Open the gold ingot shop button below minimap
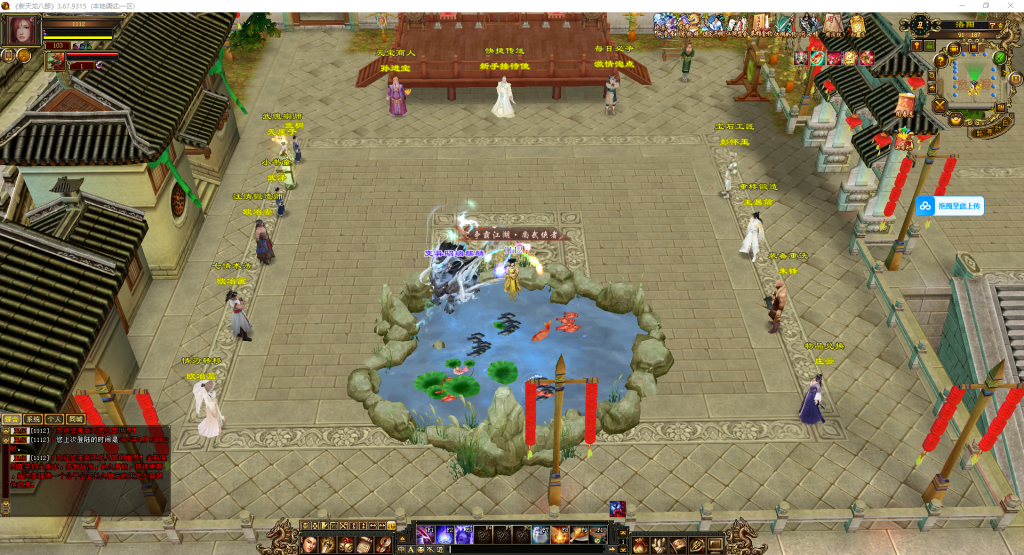 coord(954,121)
